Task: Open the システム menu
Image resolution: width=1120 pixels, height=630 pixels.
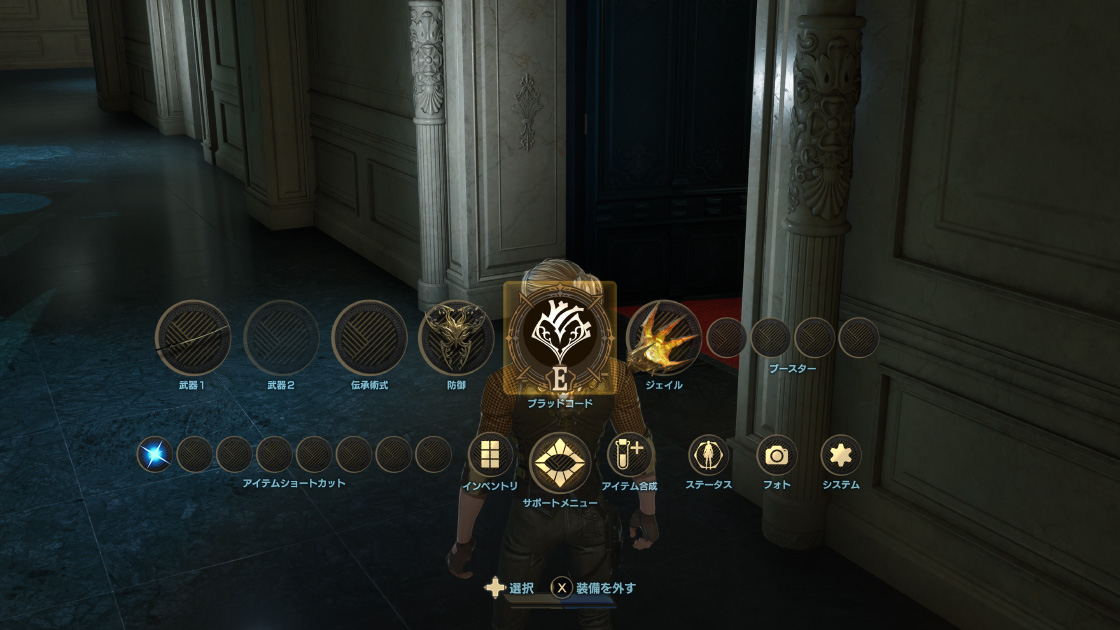Action: point(841,455)
